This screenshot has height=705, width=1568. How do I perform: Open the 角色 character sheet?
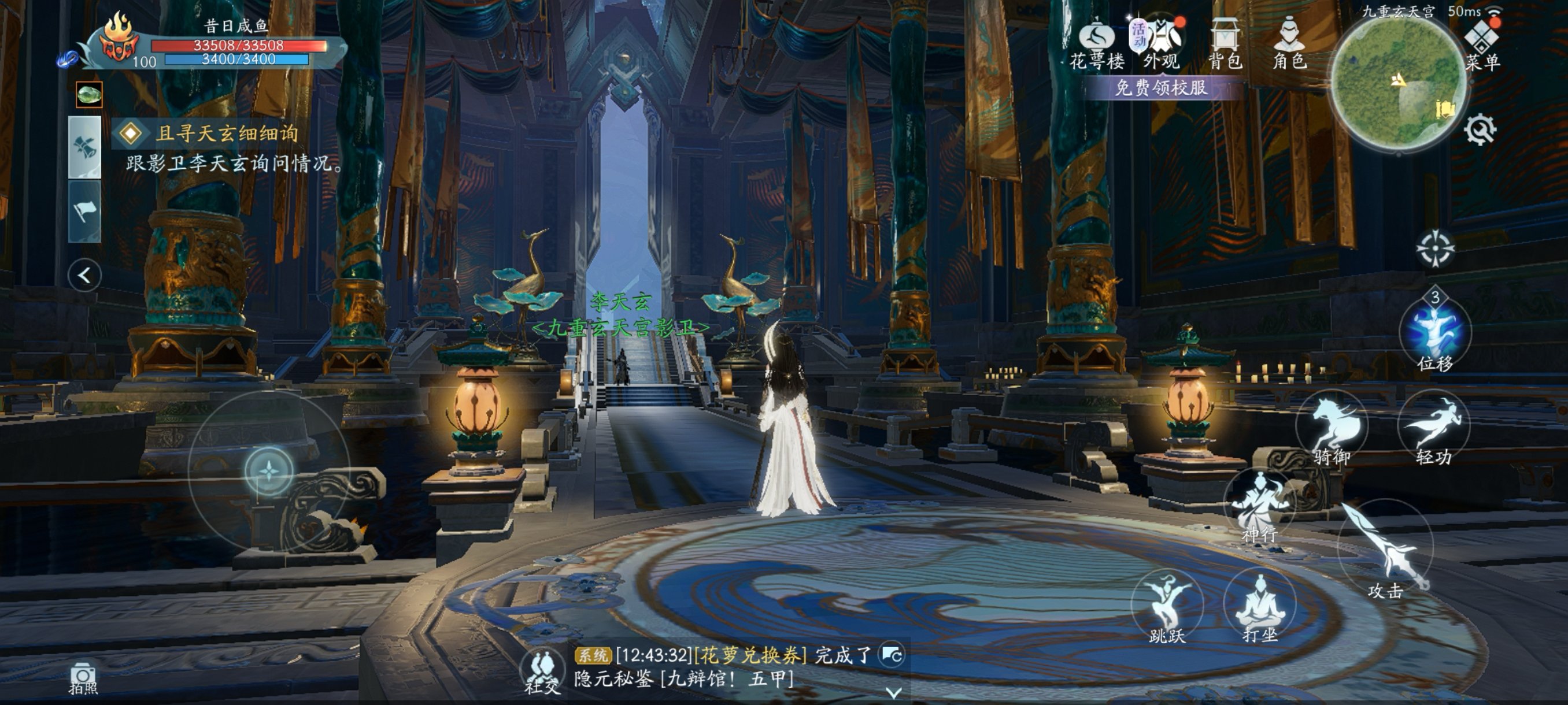1289,44
